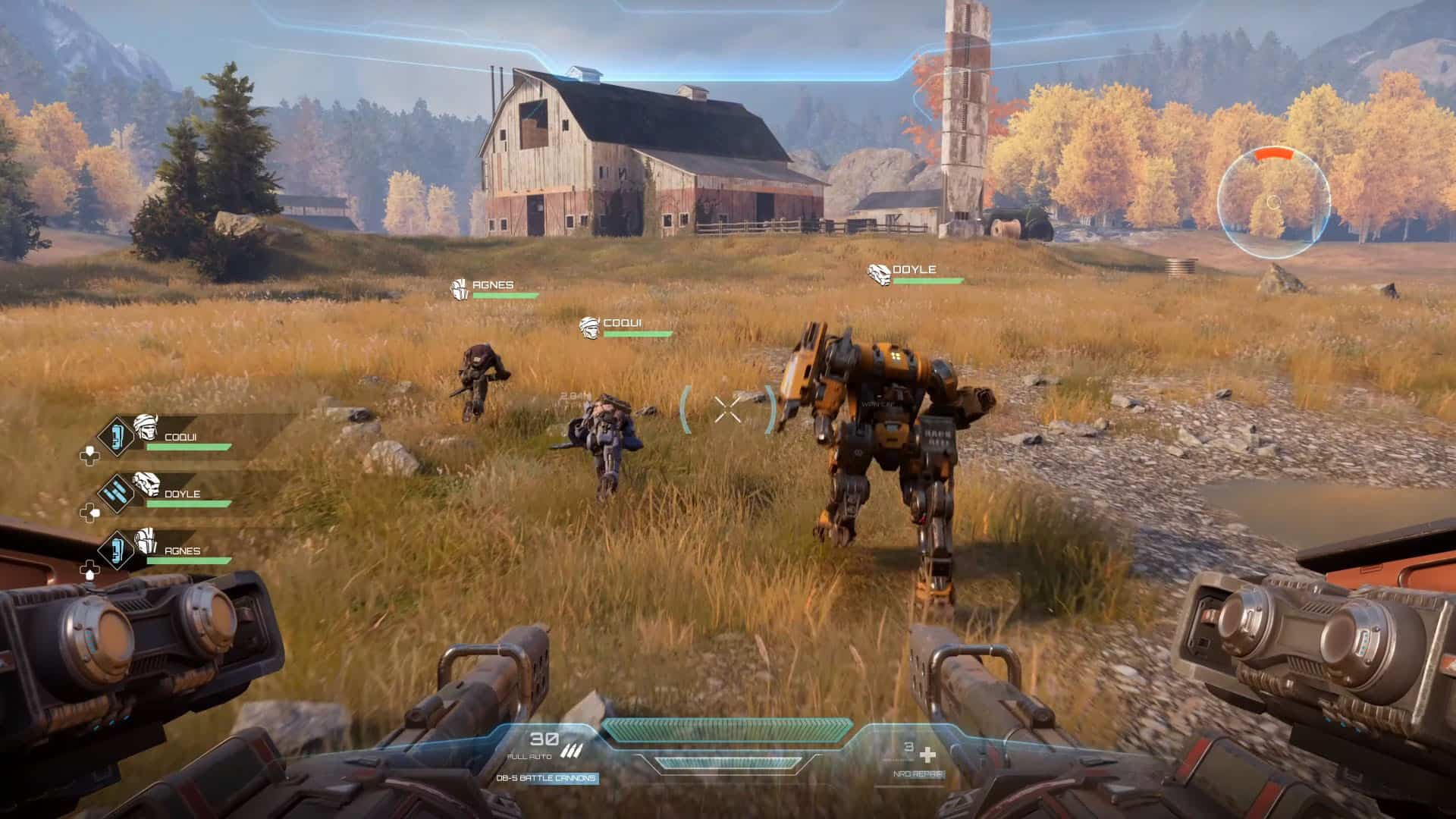
Task: Select Doyle's floating name tag
Action: click(x=913, y=271)
